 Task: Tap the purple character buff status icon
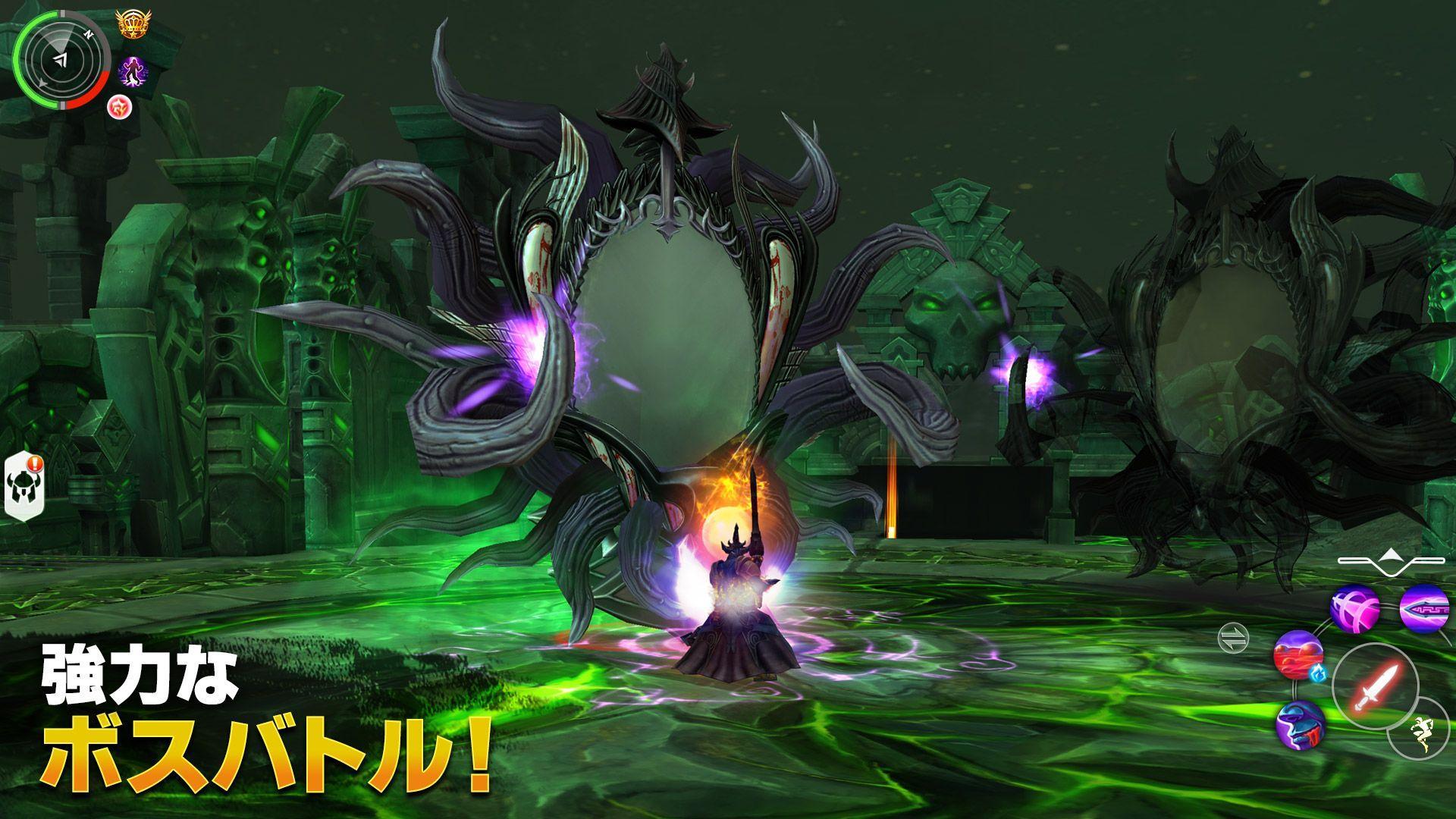pos(133,71)
